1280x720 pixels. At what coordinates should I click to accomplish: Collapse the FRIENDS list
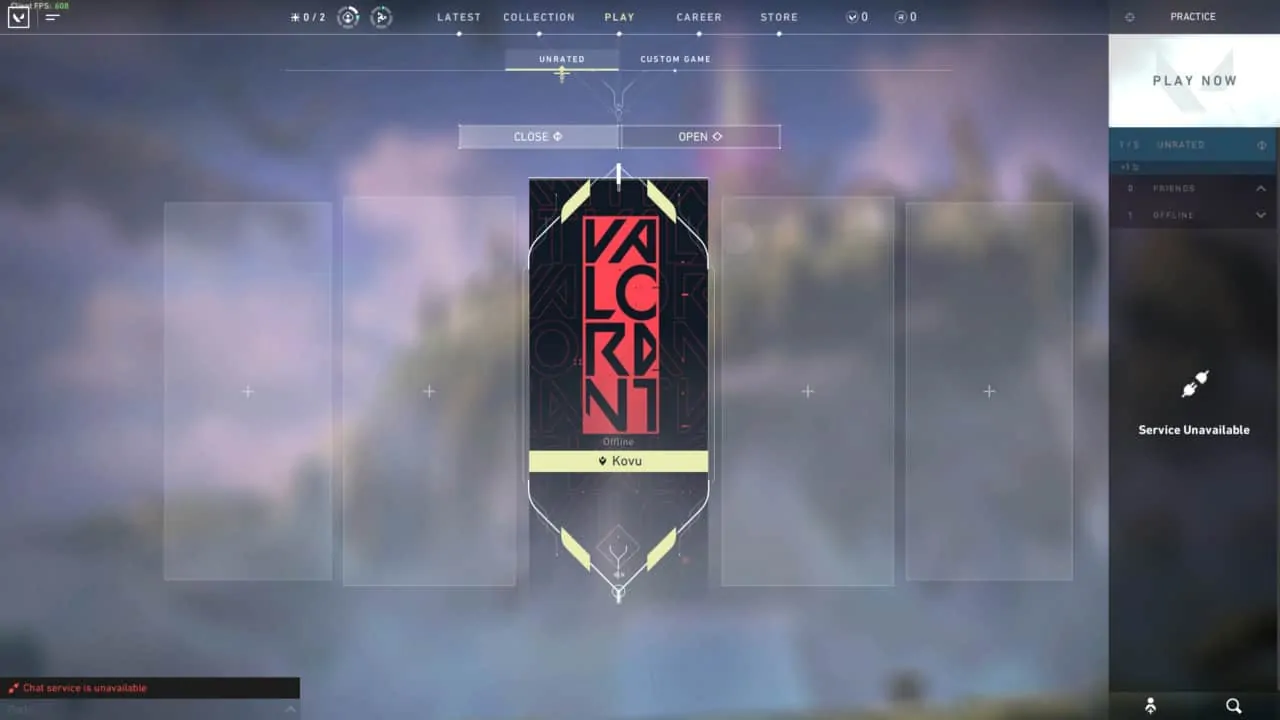[1261, 188]
